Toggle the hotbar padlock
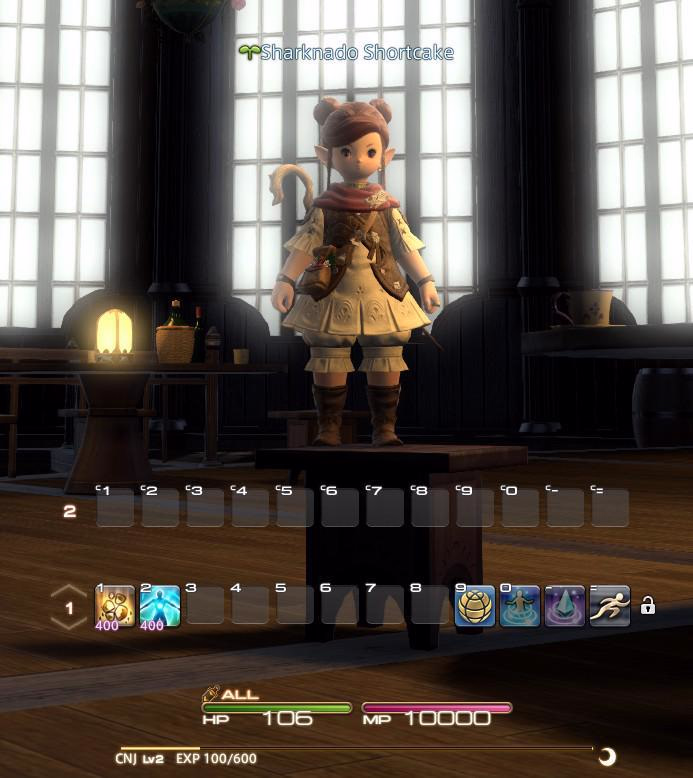The image size is (693, 778). coord(648,606)
